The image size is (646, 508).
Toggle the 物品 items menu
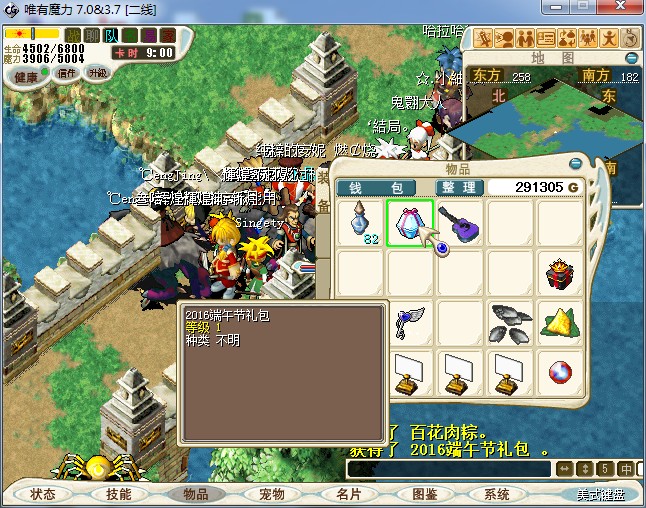pyautogui.click(x=195, y=494)
